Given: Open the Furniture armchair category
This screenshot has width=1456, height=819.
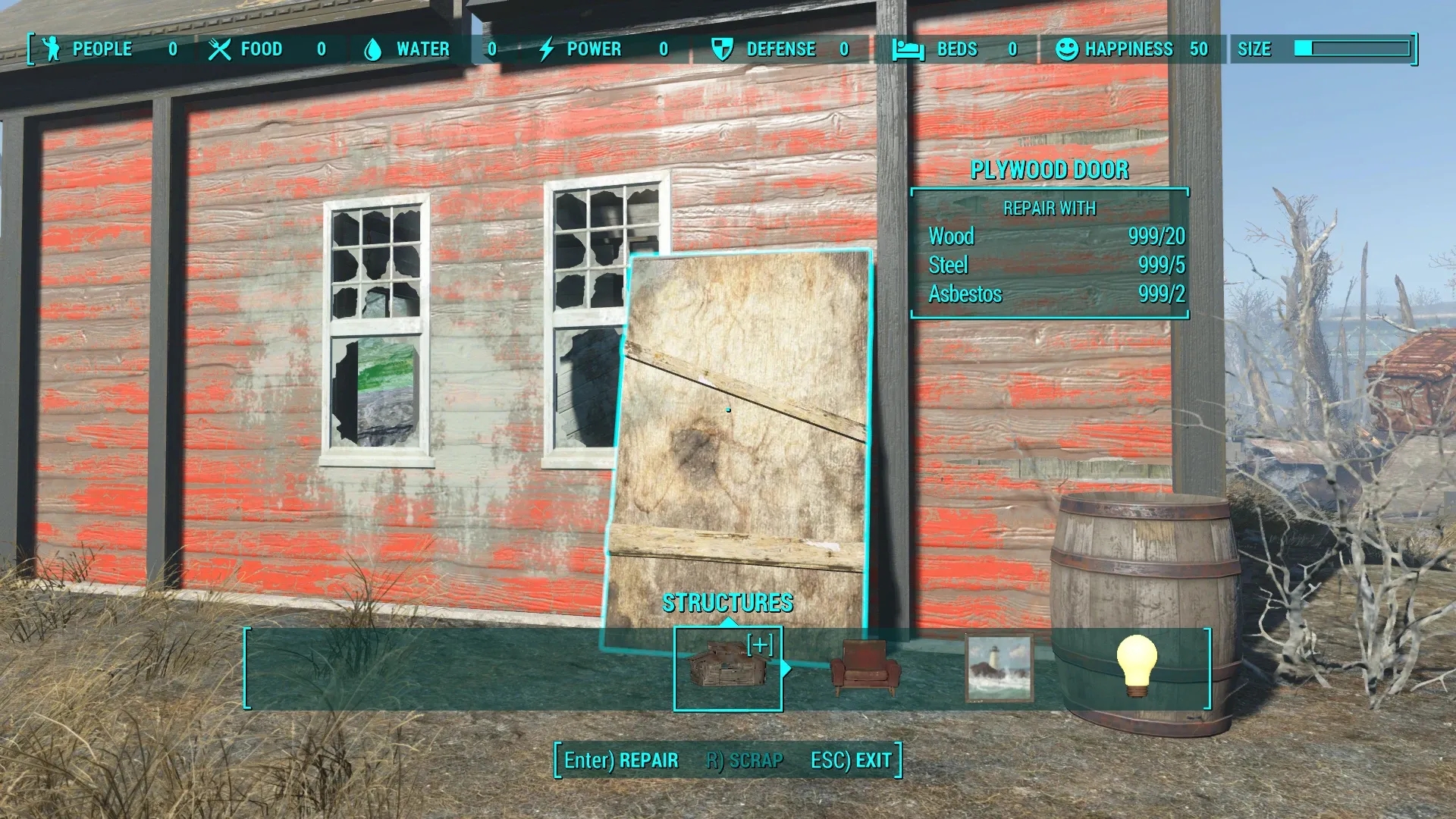Looking at the screenshot, I should pyautogui.click(x=865, y=667).
